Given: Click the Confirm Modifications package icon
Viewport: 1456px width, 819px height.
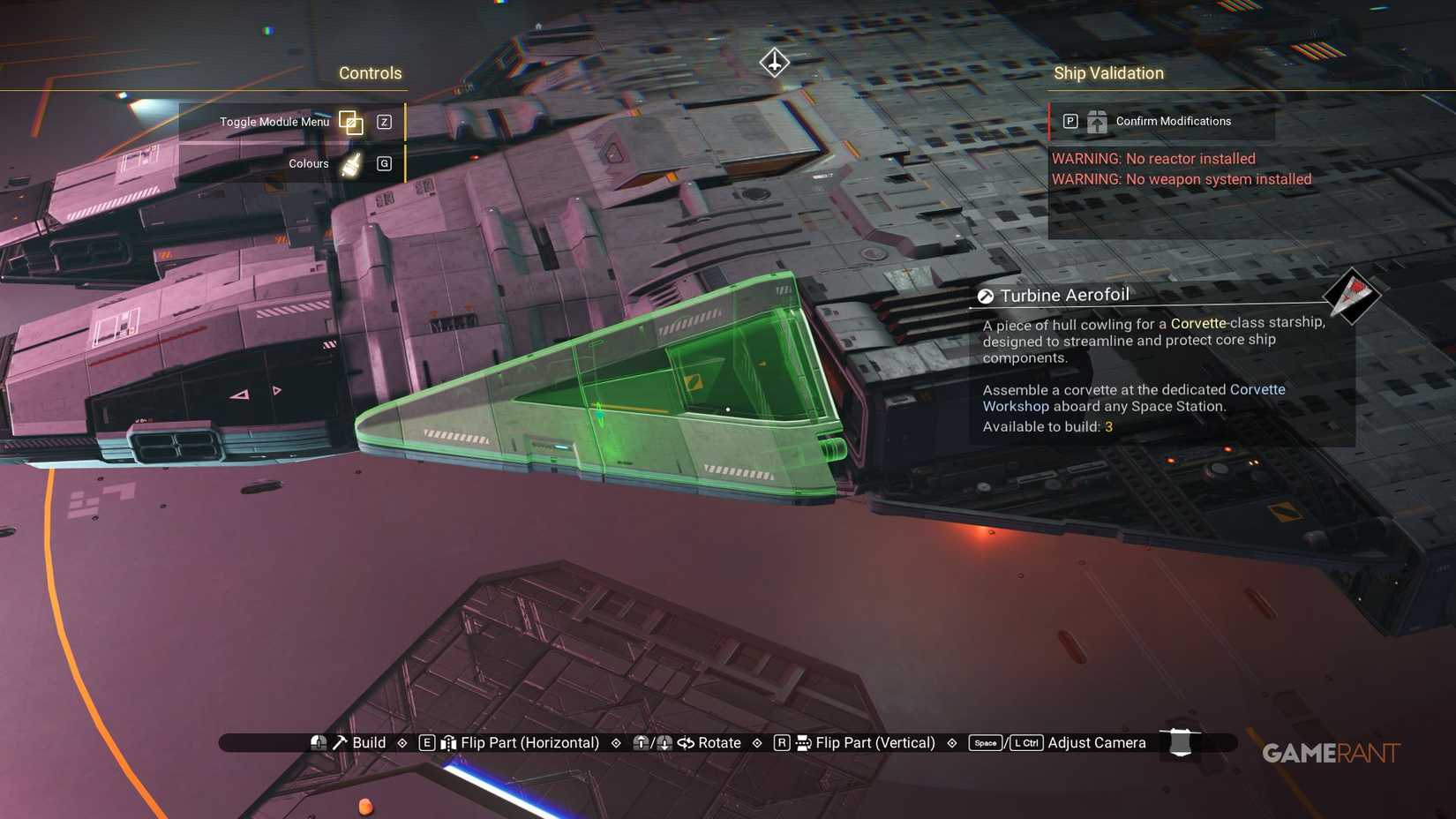Looking at the screenshot, I should click(x=1097, y=121).
